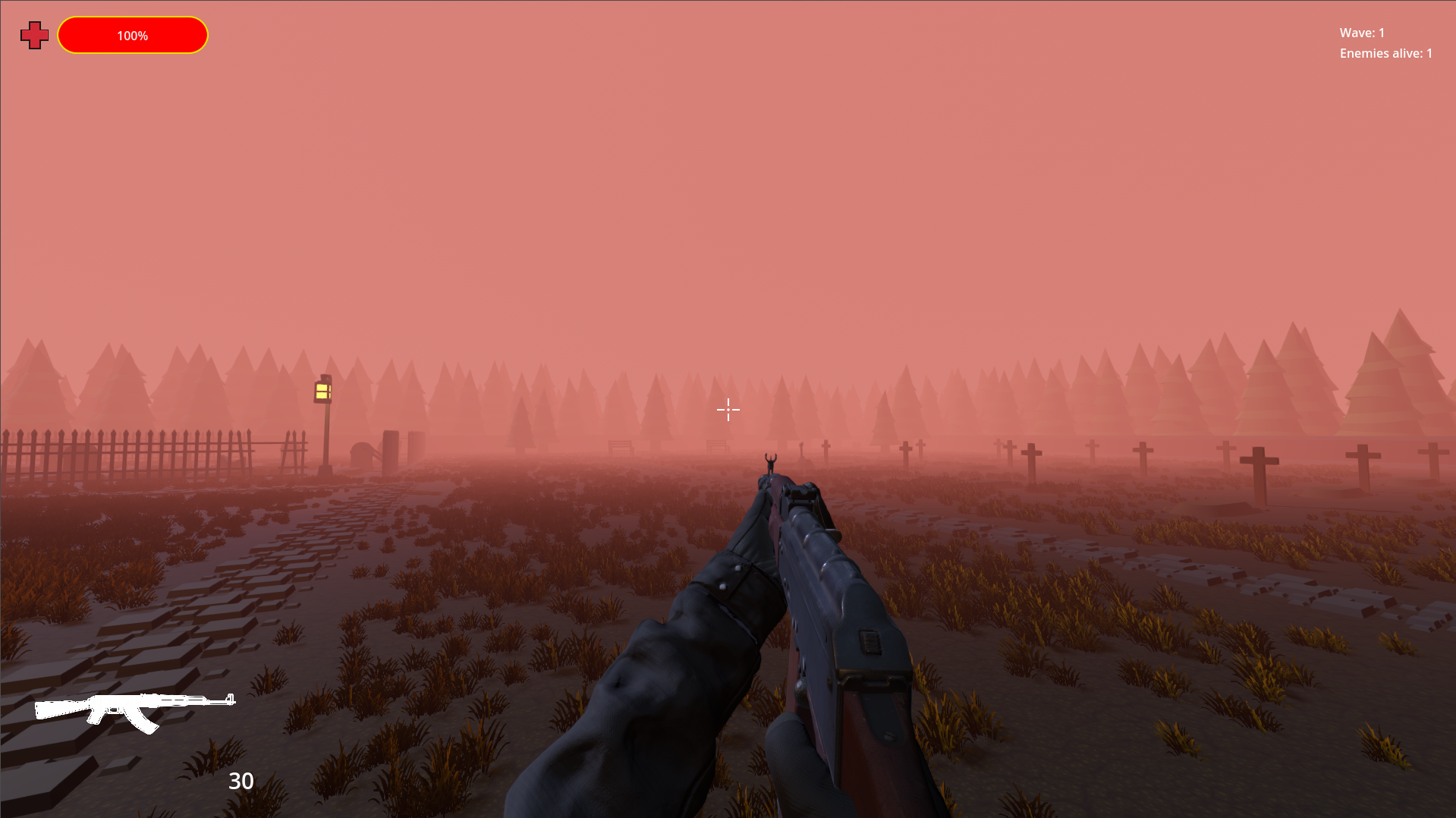Viewport: 1456px width, 818px height.
Task: Click the gun's front sight post
Action: [769, 478]
